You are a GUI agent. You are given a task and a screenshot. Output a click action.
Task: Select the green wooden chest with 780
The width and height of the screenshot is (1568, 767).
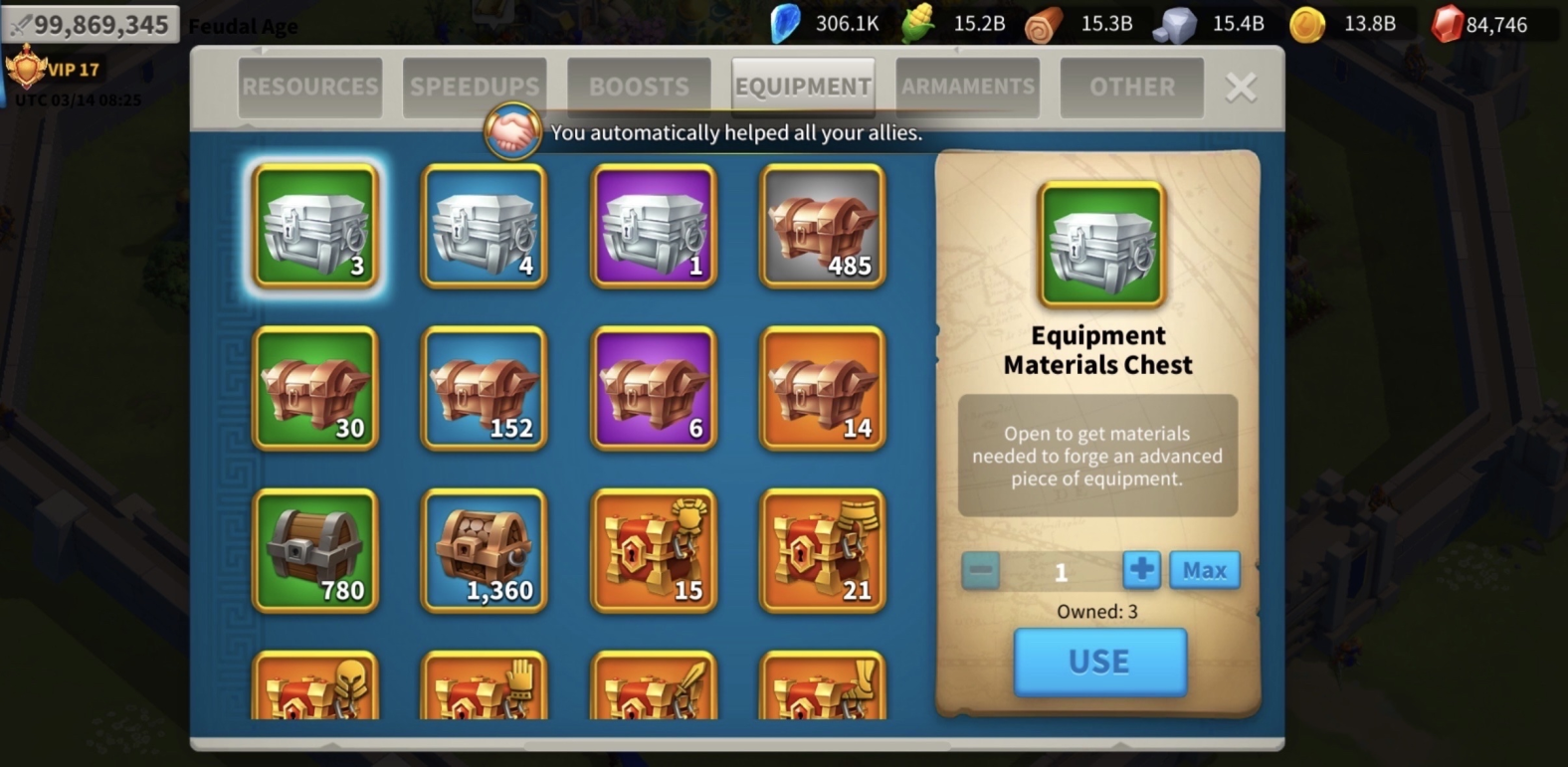coord(315,550)
